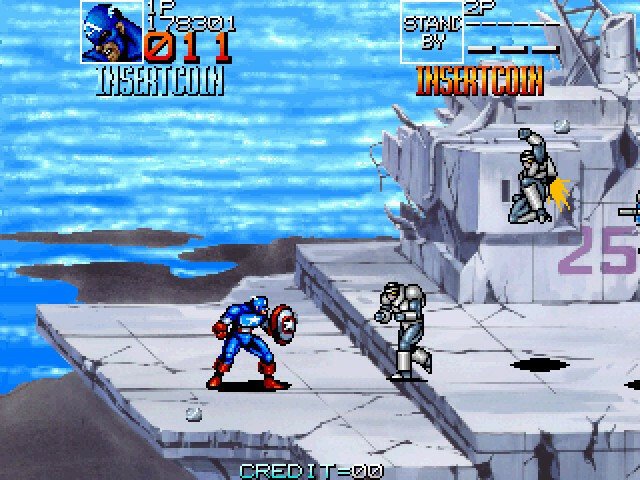This screenshot has height=480, width=640.
Task: Click the blue Insert Coin prompt for 1P
Action: (160, 82)
